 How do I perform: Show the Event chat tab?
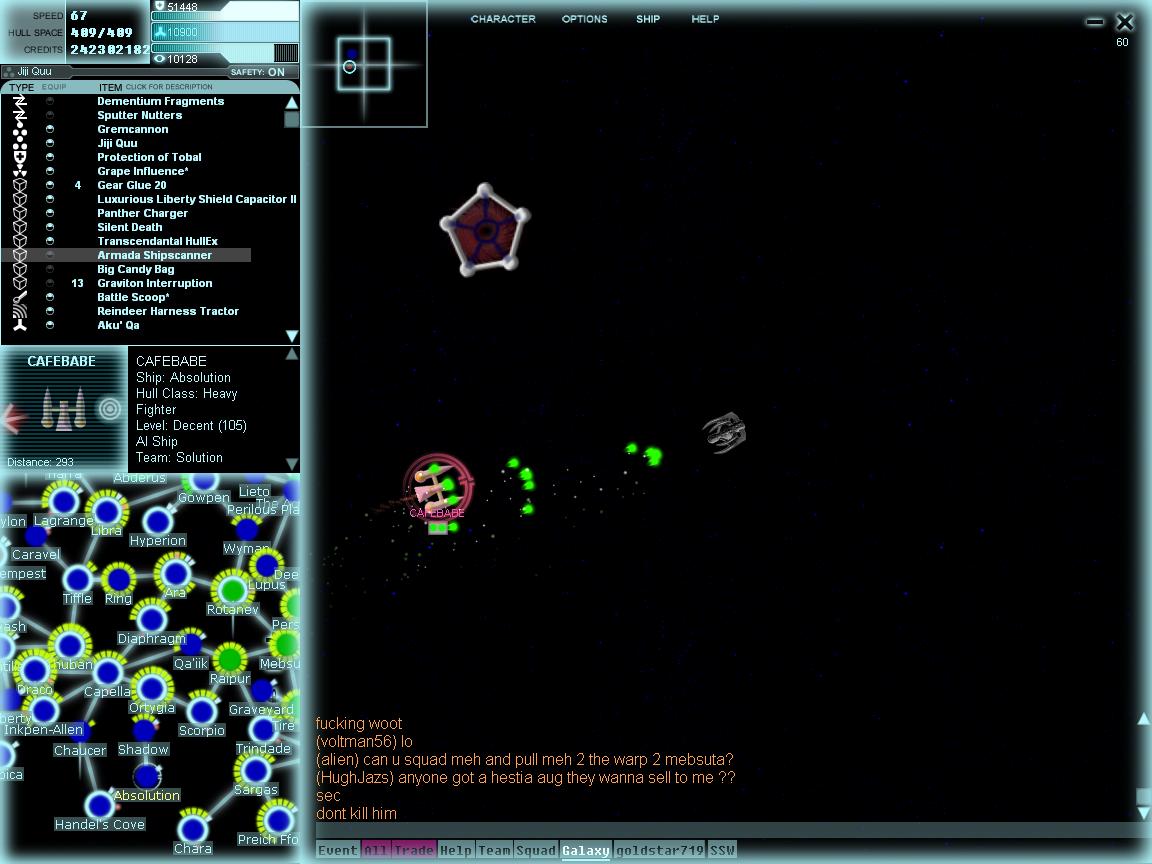(337, 851)
